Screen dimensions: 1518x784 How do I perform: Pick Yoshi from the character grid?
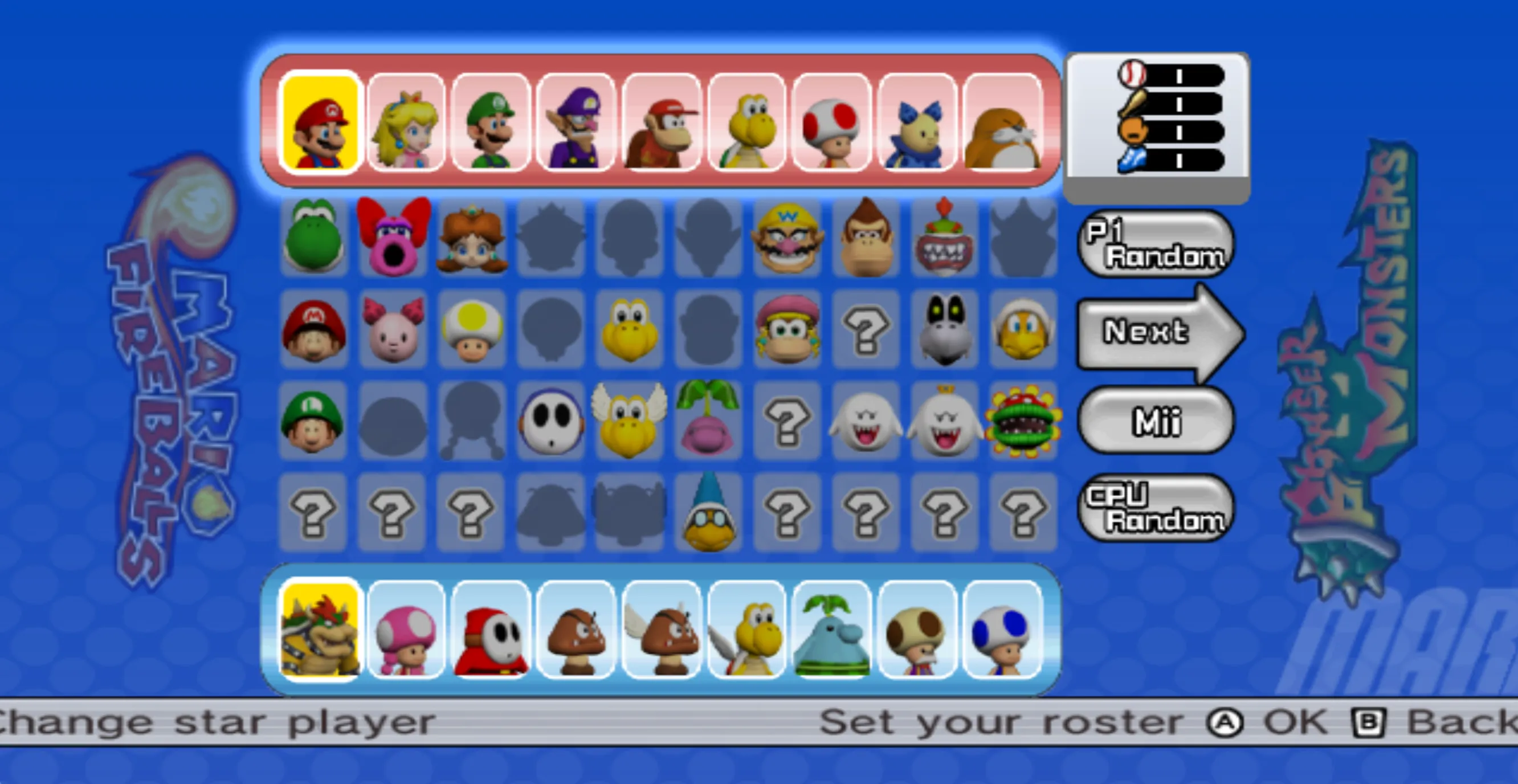point(313,238)
